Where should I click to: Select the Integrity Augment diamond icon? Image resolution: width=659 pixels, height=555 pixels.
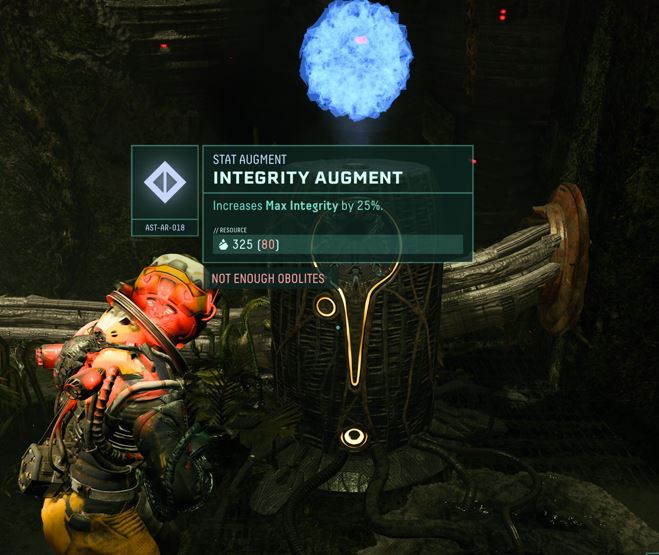[165, 183]
